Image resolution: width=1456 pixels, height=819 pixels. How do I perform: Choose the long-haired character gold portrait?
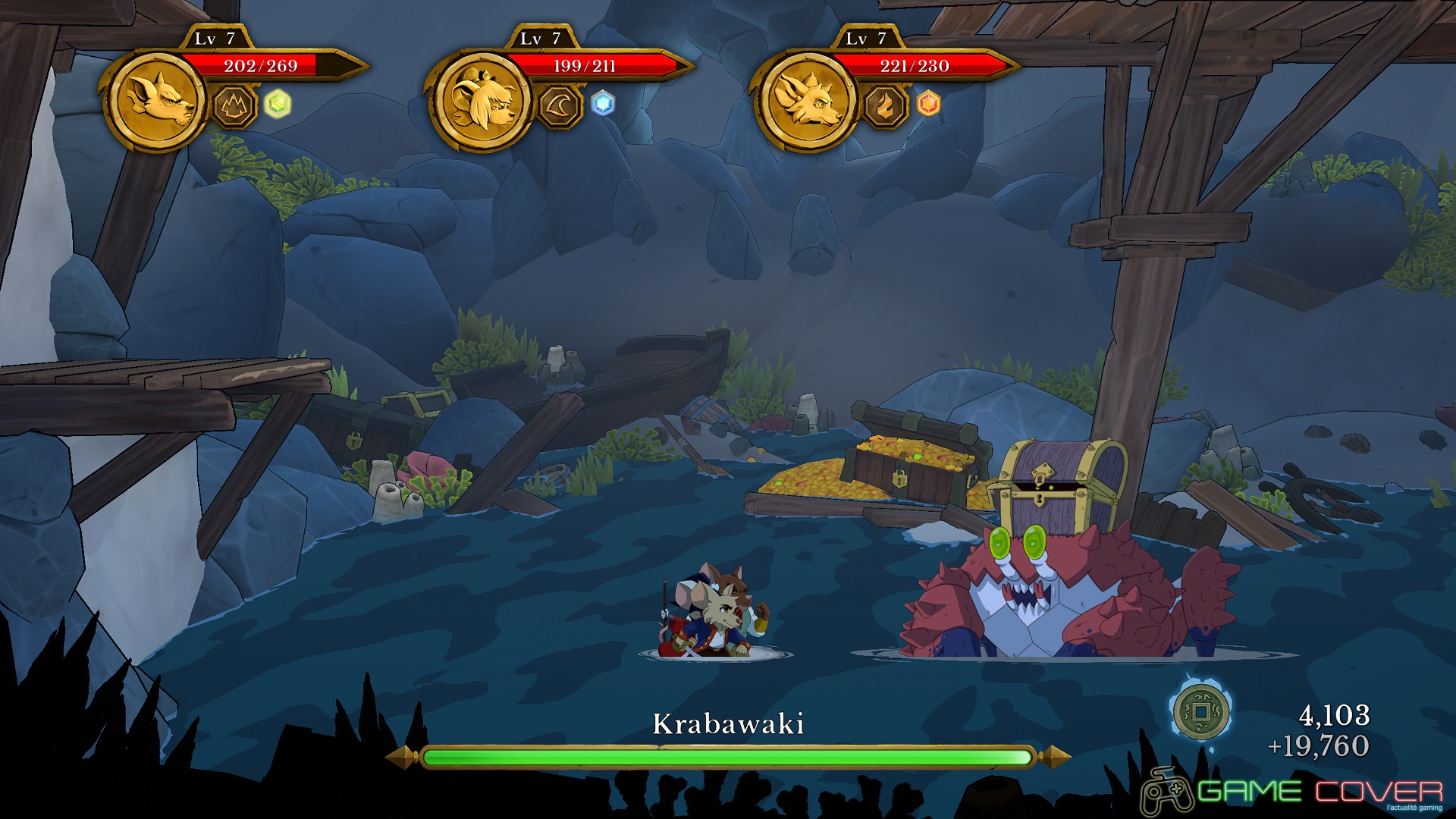pos(482,101)
